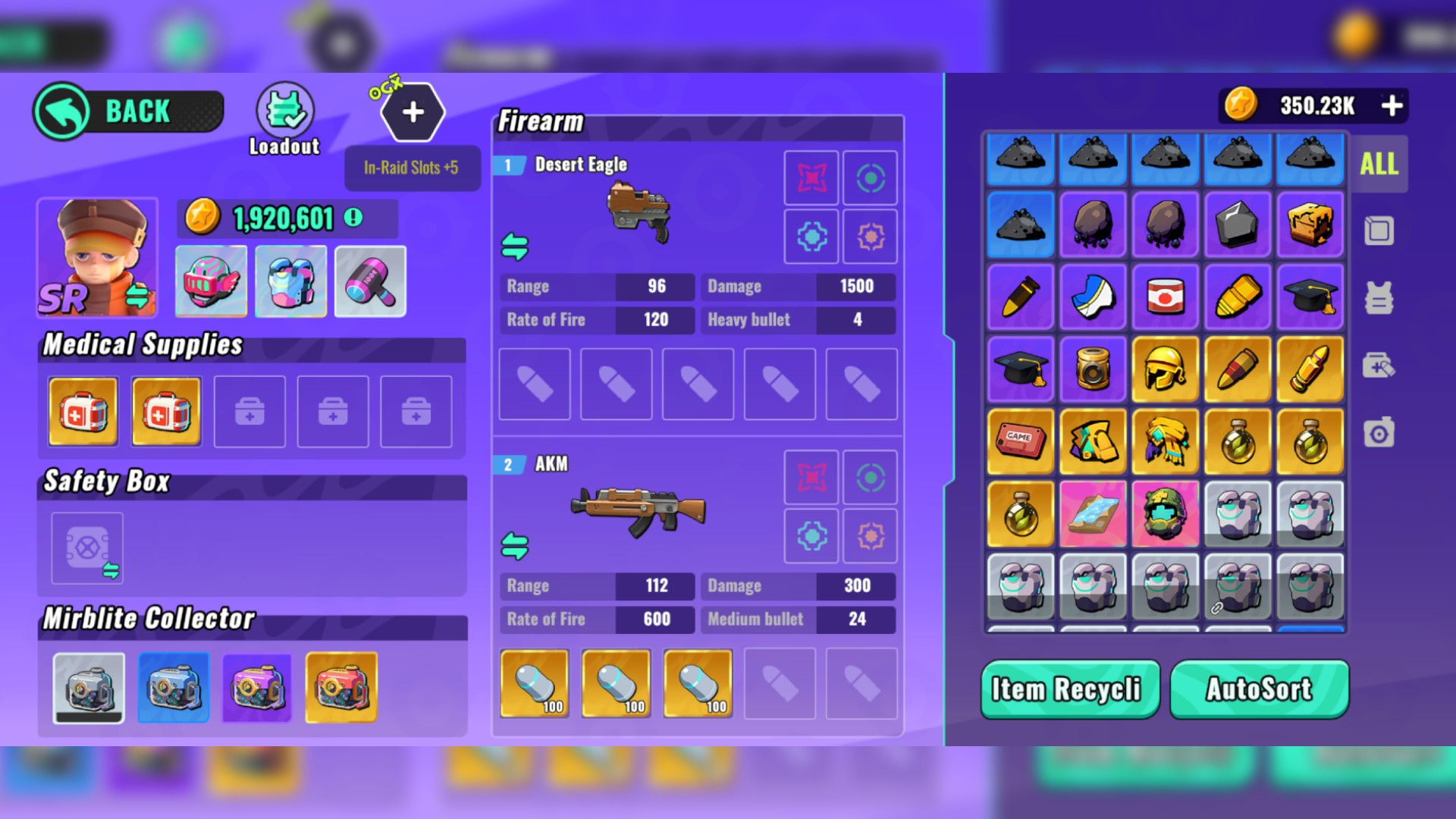Viewport: 1456px width, 819px height.
Task: Select the golden helmet inventory item
Action: click(x=1166, y=369)
